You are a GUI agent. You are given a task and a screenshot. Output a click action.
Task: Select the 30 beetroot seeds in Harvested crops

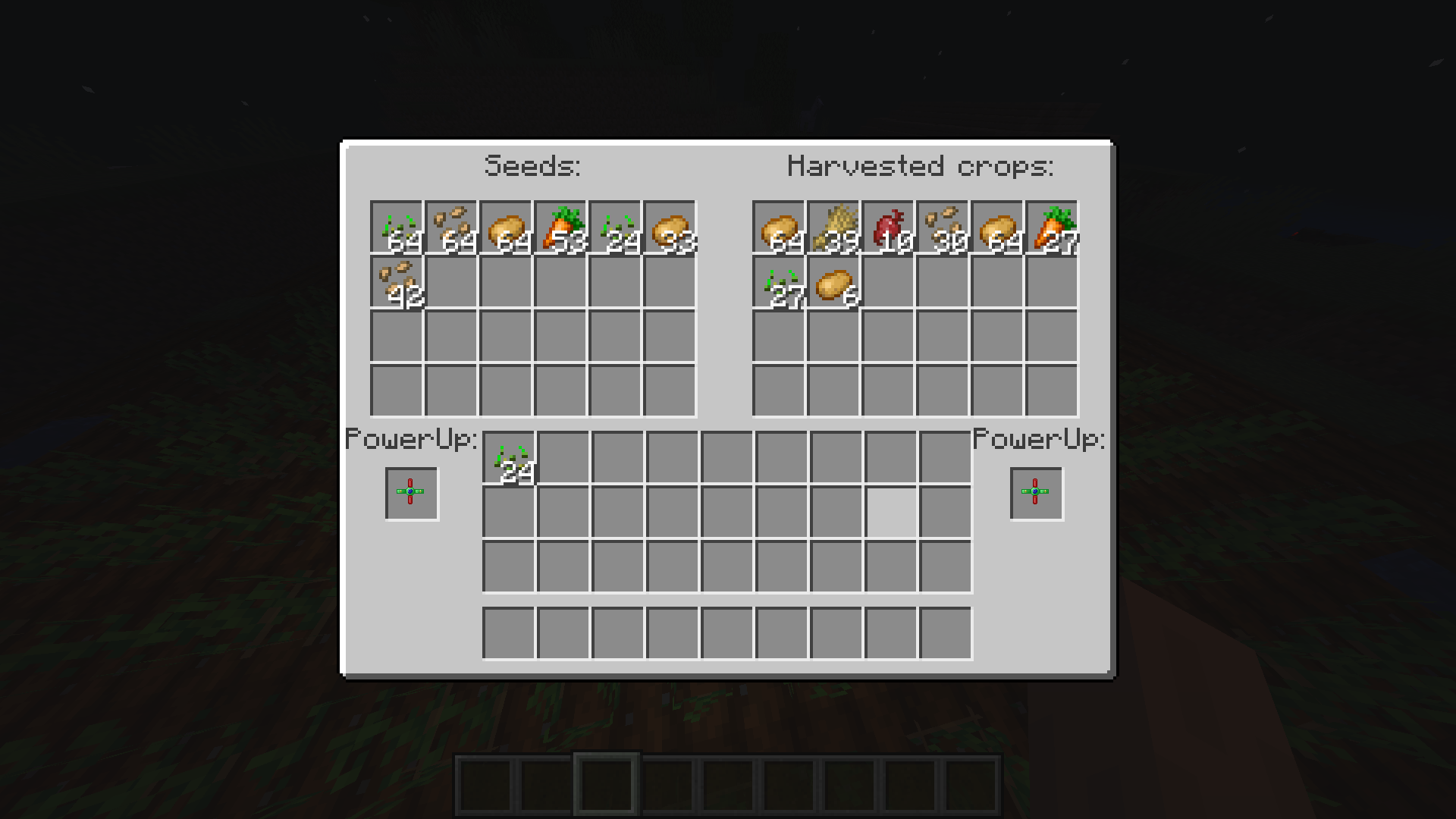point(944,227)
